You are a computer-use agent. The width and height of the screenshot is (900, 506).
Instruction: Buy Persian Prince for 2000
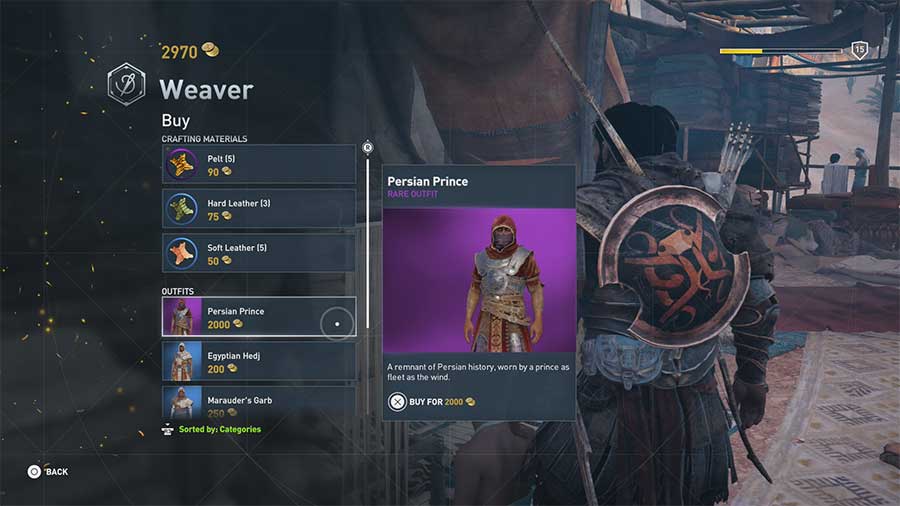[x=431, y=402]
